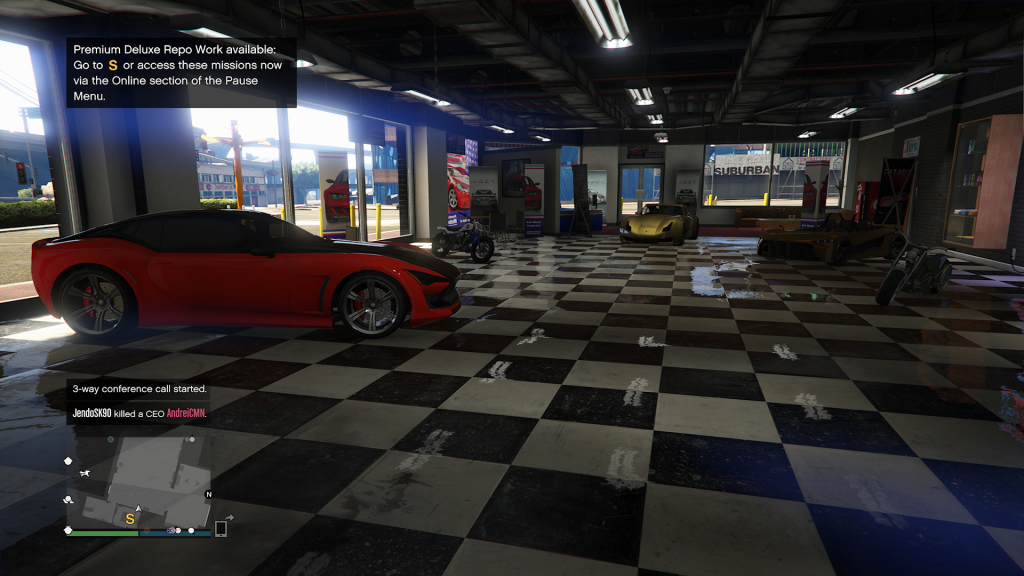Click the minimap in the corner
The image size is (1024, 576).
tap(139, 482)
